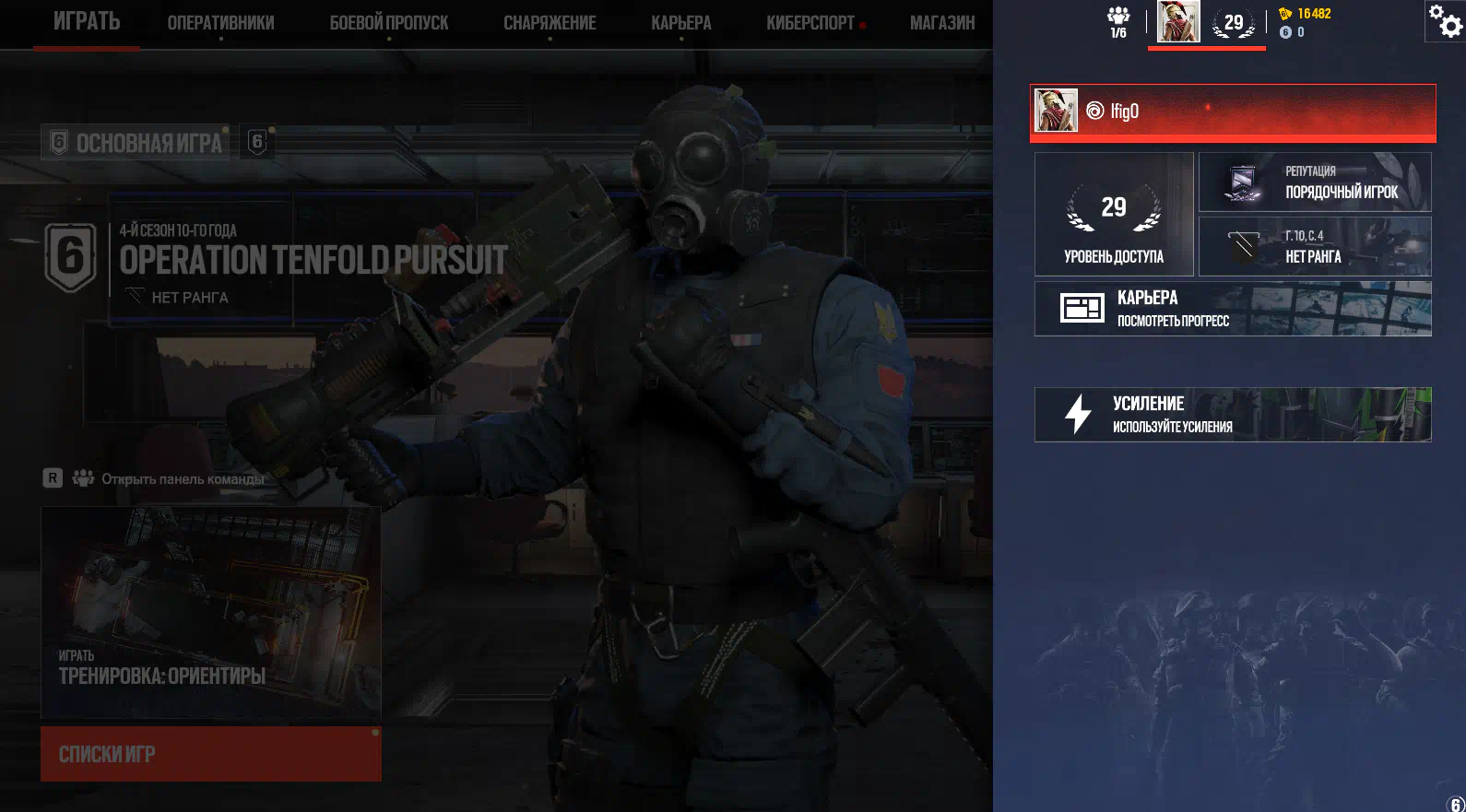
Task: Choose the ОСНОВНАЯ ИГРА mode selector
Action: tap(136, 143)
